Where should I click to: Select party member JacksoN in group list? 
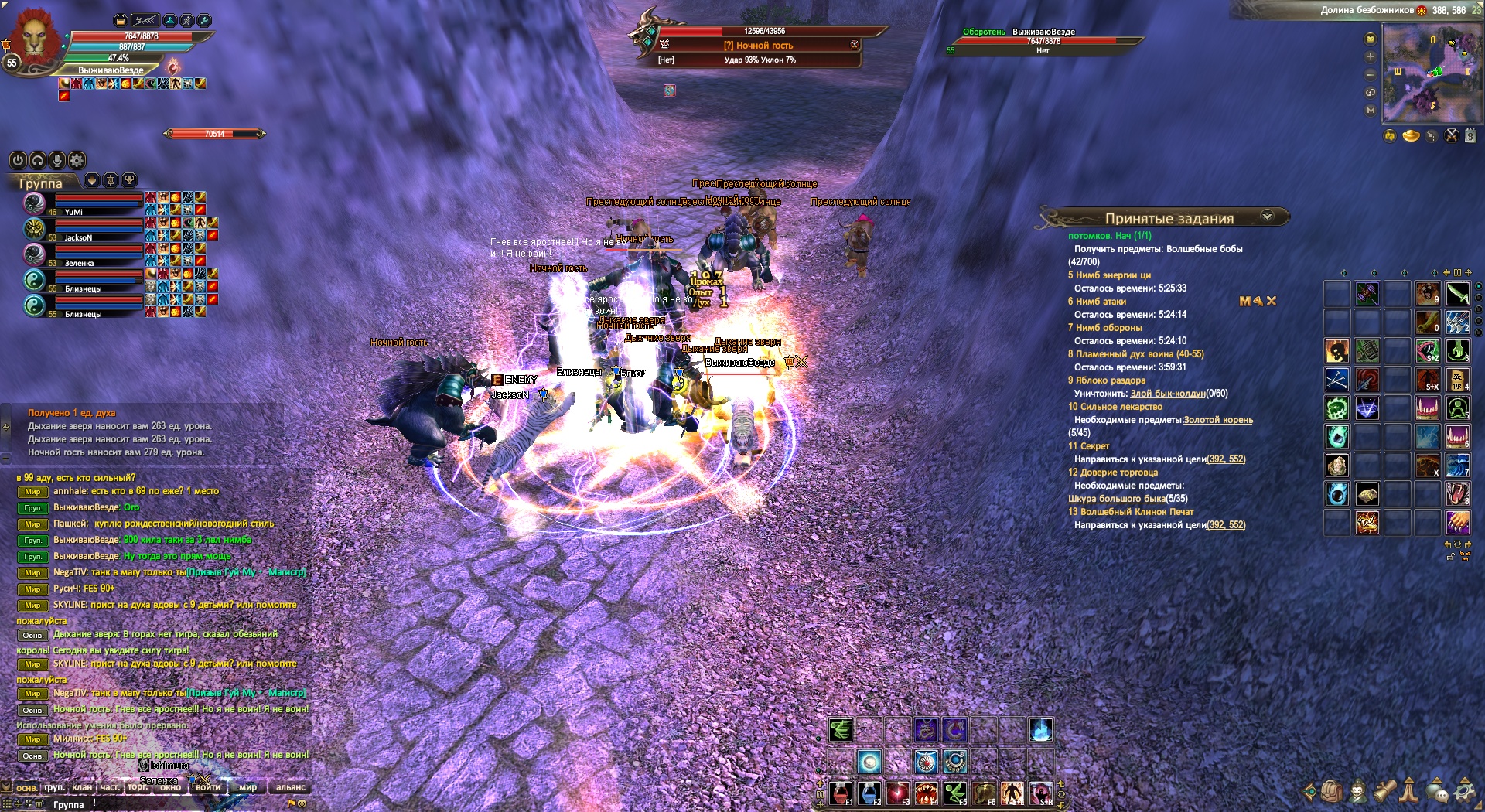click(x=78, y=237)
